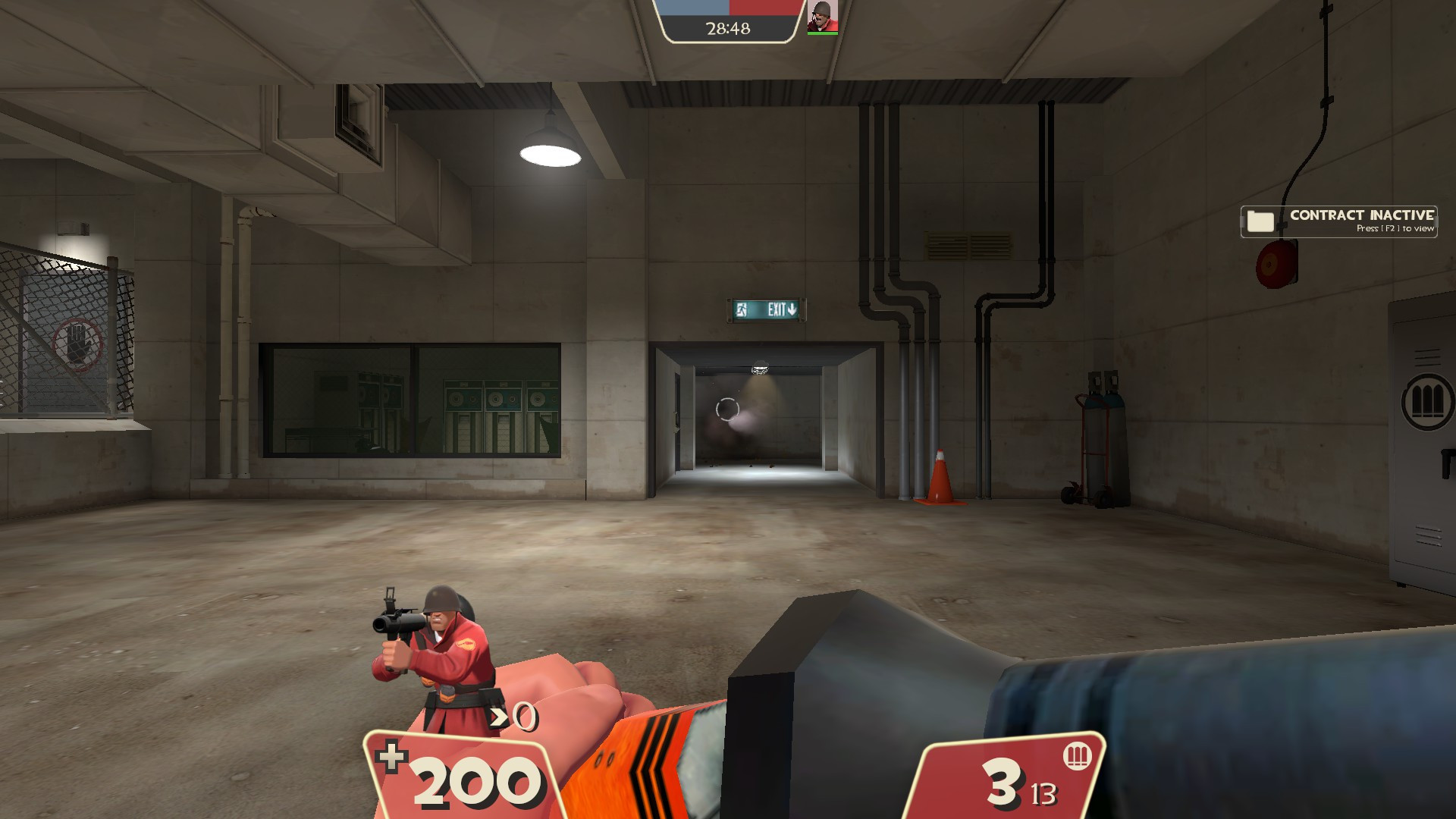Click the blue team score bar
Viewport: 1456px width, 819px height.
point(692,8)
